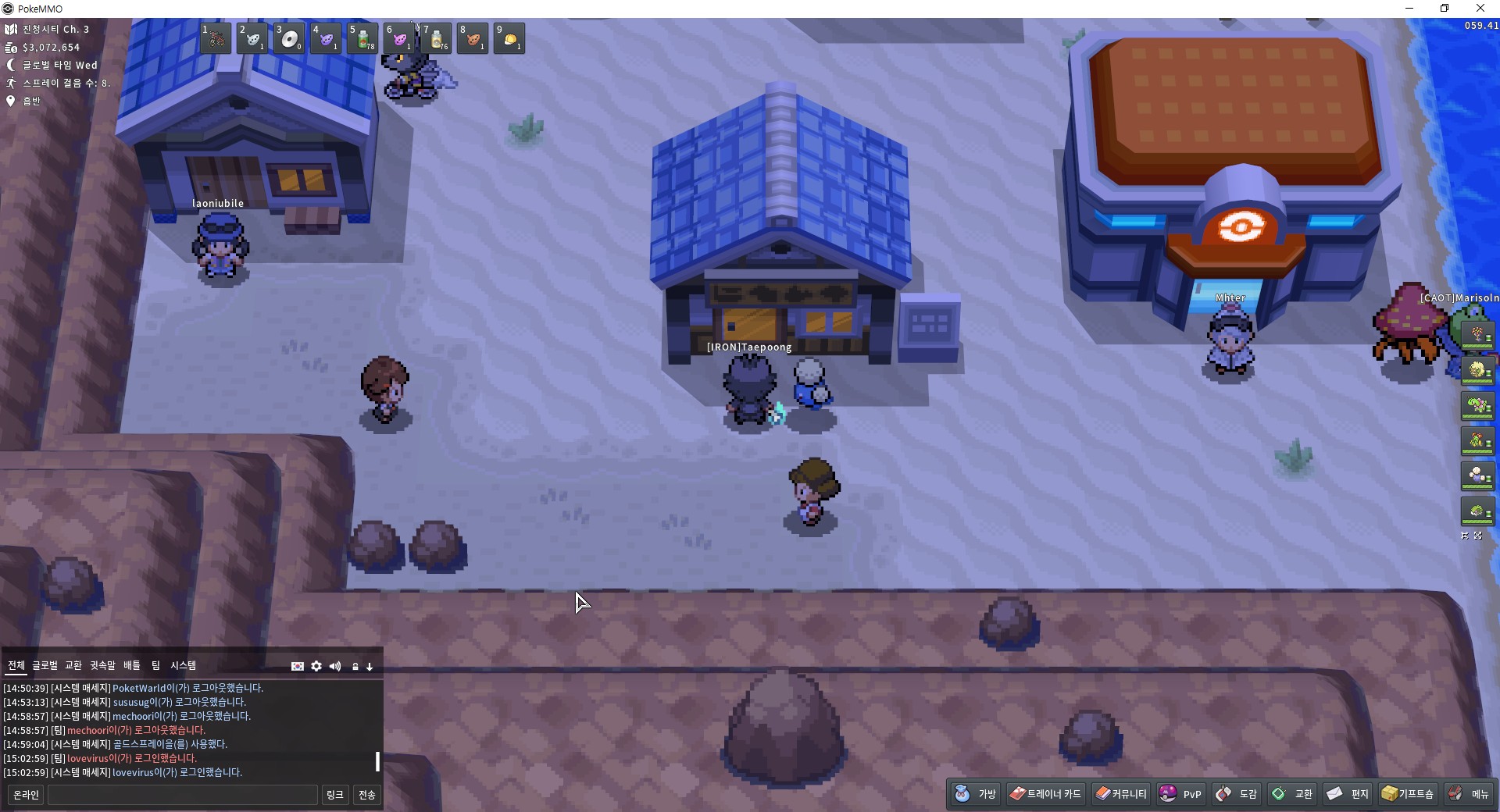The height and width of the screenshot is (812, 1500).
Task: Select the yellow item in hotbar slot 9
Action: [x=510, y=38]
